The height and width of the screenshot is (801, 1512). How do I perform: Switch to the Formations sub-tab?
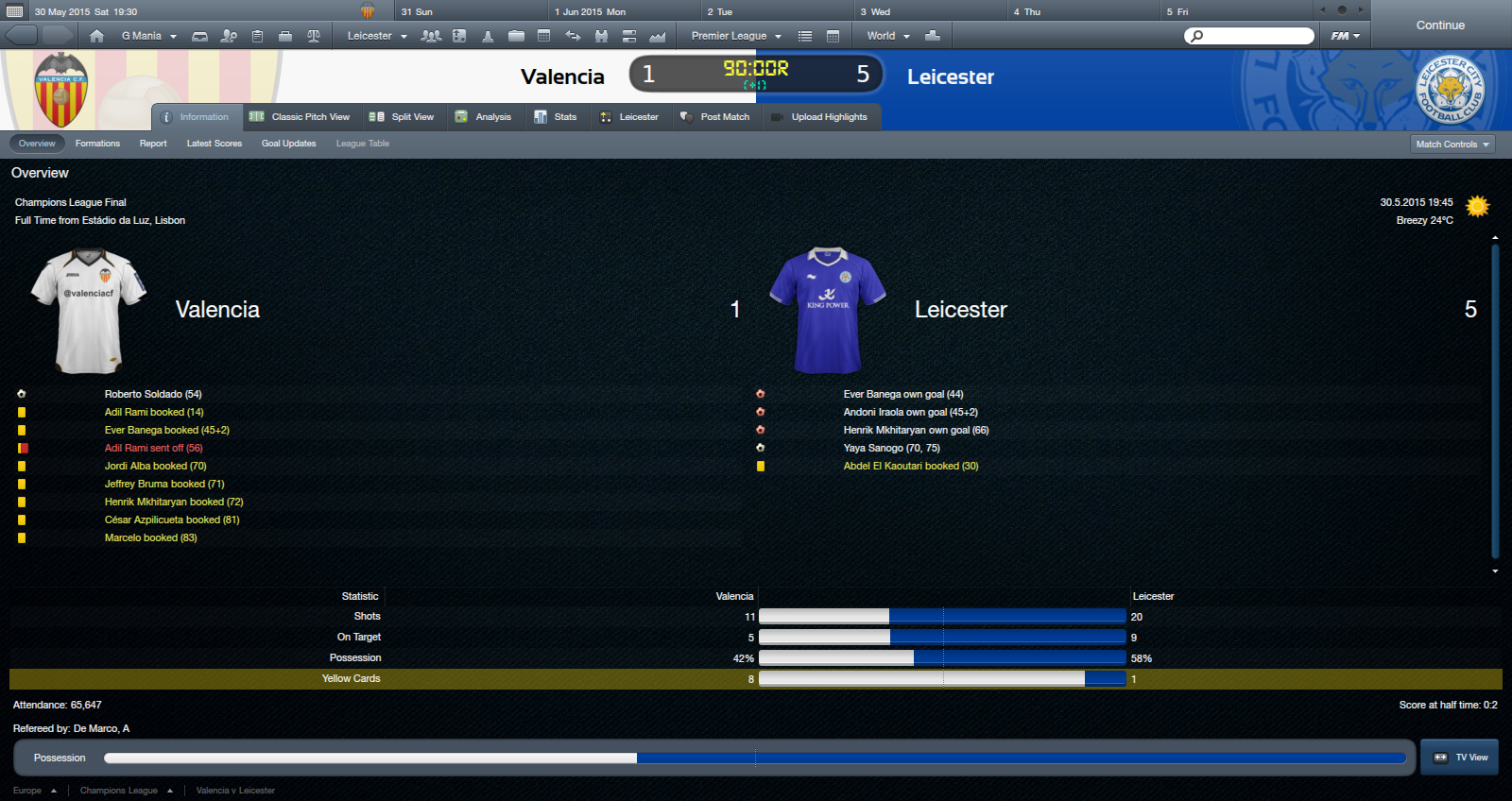coord(97,144)
